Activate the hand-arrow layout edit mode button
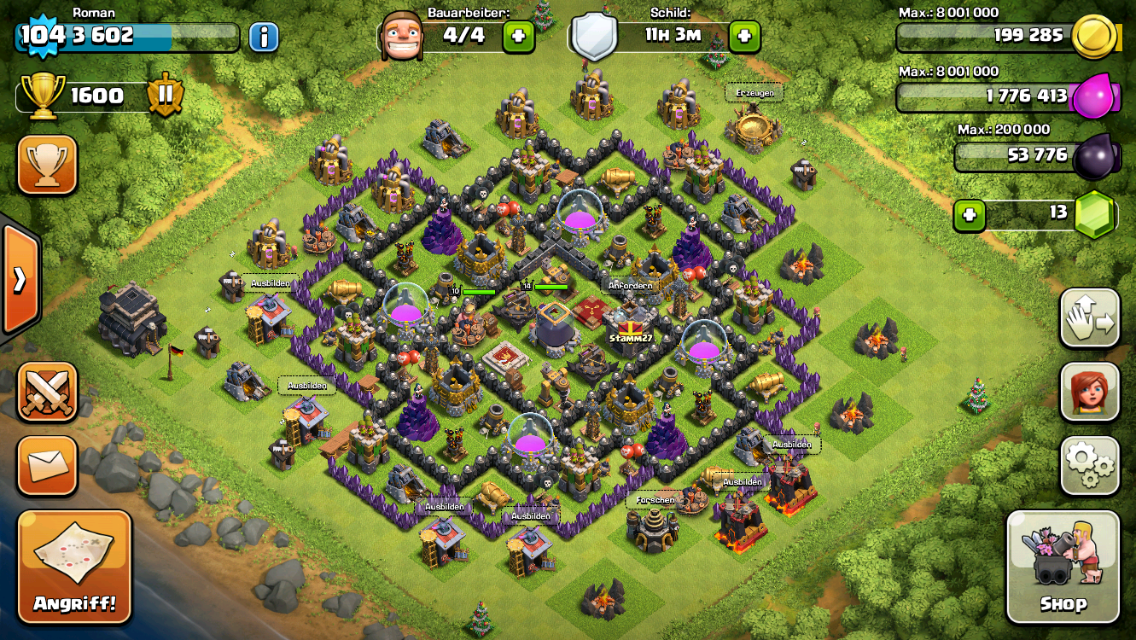 point(1089,317)
